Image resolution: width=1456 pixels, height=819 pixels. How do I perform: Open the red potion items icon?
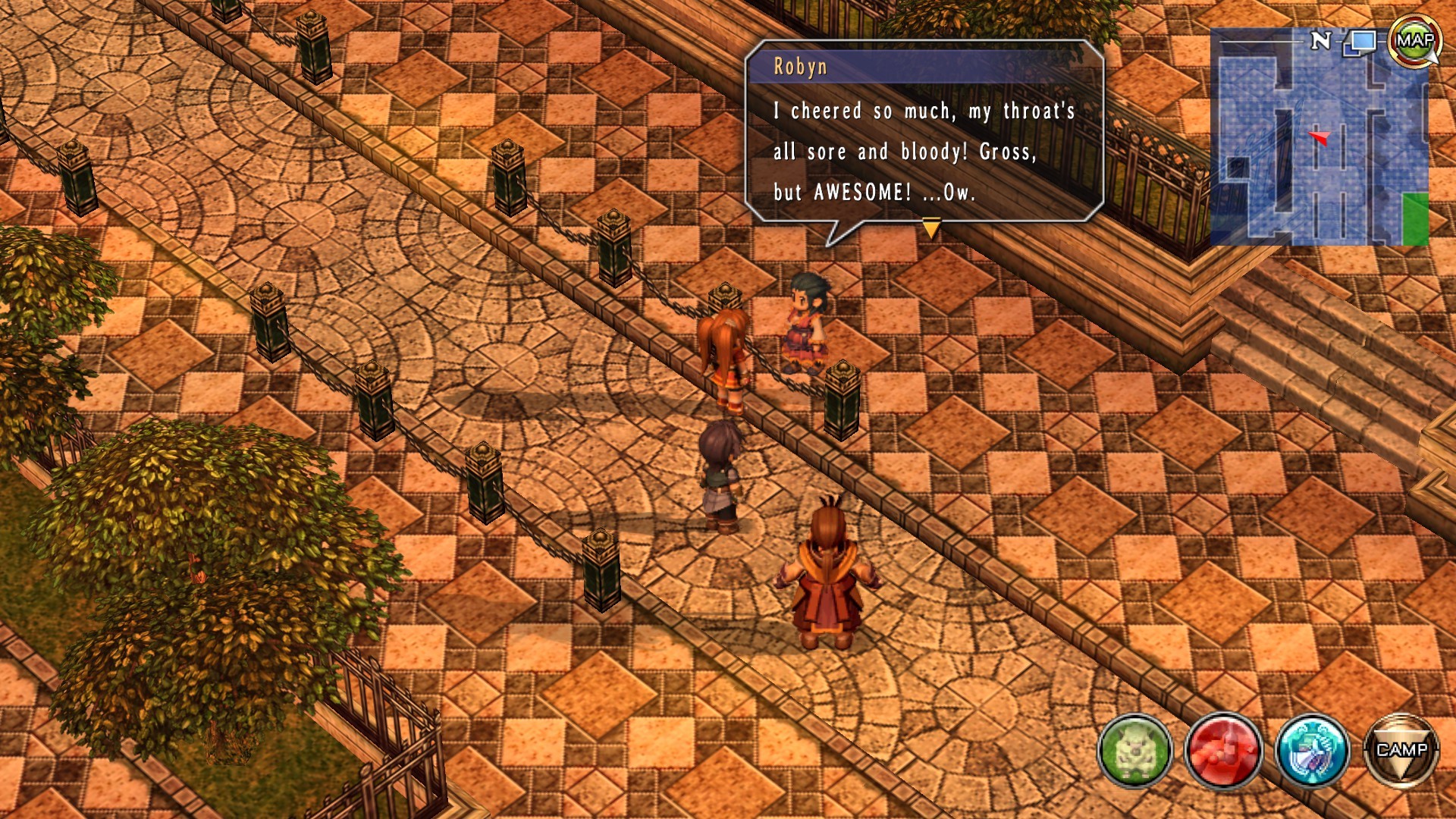[x=1223, y=751]
